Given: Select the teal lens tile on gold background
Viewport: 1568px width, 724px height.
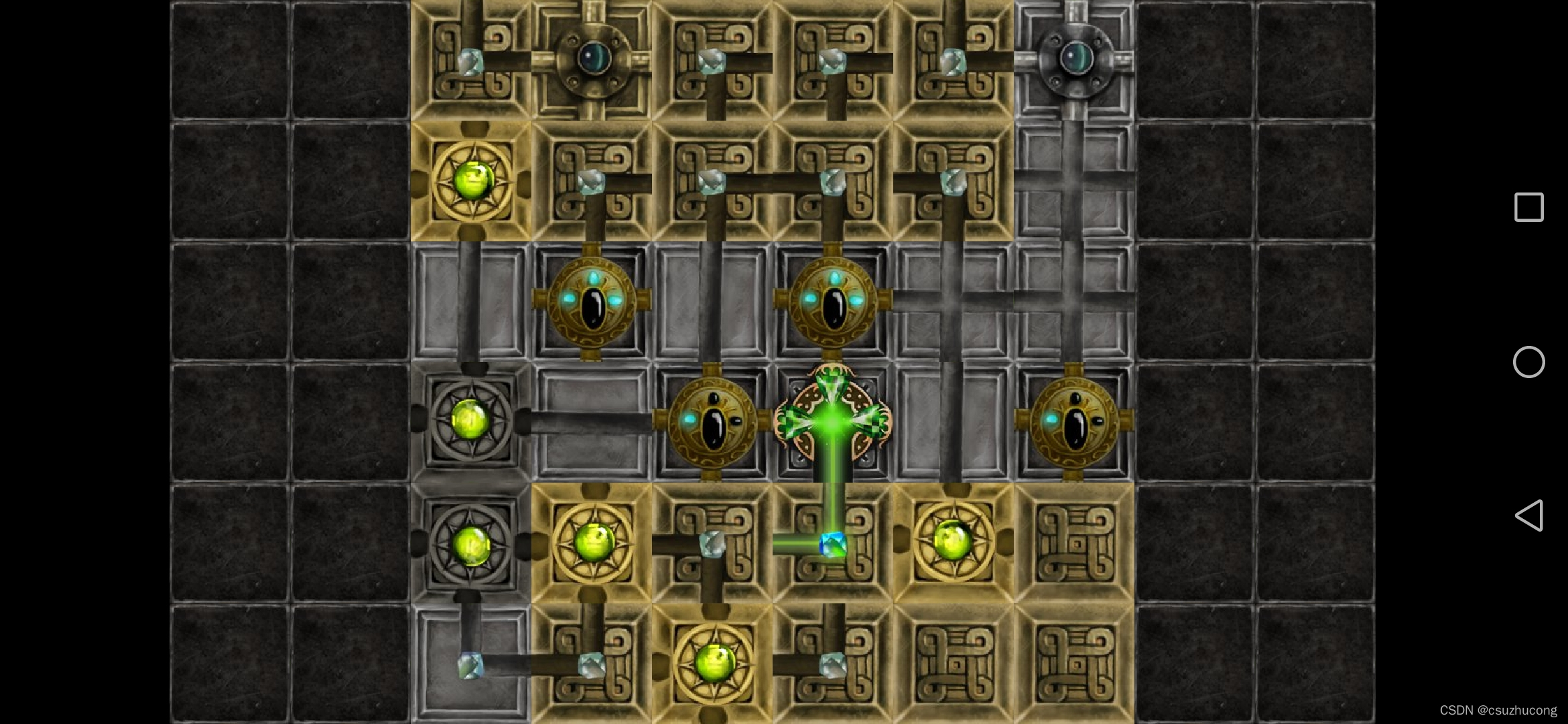Looking at the screenshot, I should coord(592,59).
